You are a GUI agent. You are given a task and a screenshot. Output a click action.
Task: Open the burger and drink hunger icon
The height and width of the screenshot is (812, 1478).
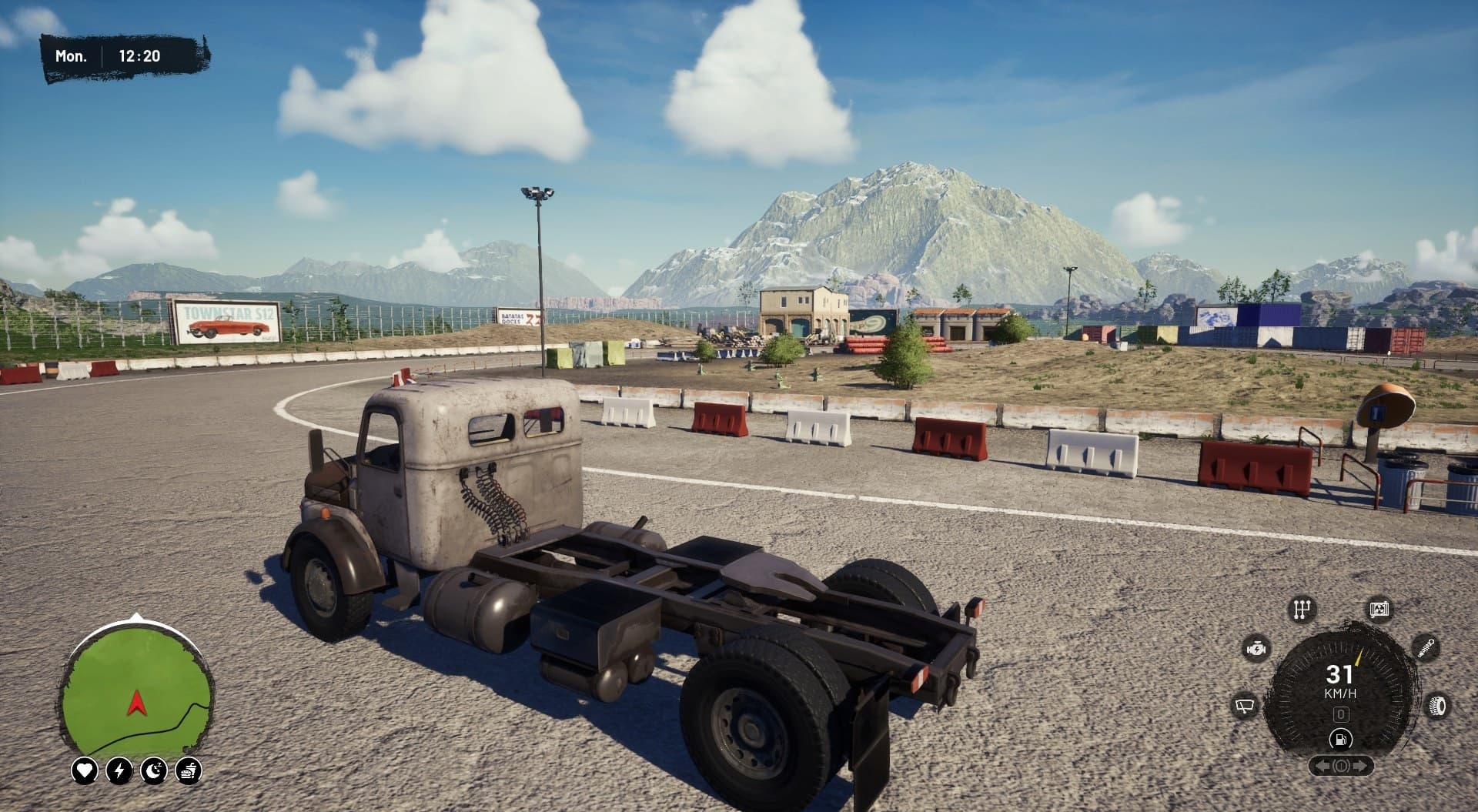[189, 770]
